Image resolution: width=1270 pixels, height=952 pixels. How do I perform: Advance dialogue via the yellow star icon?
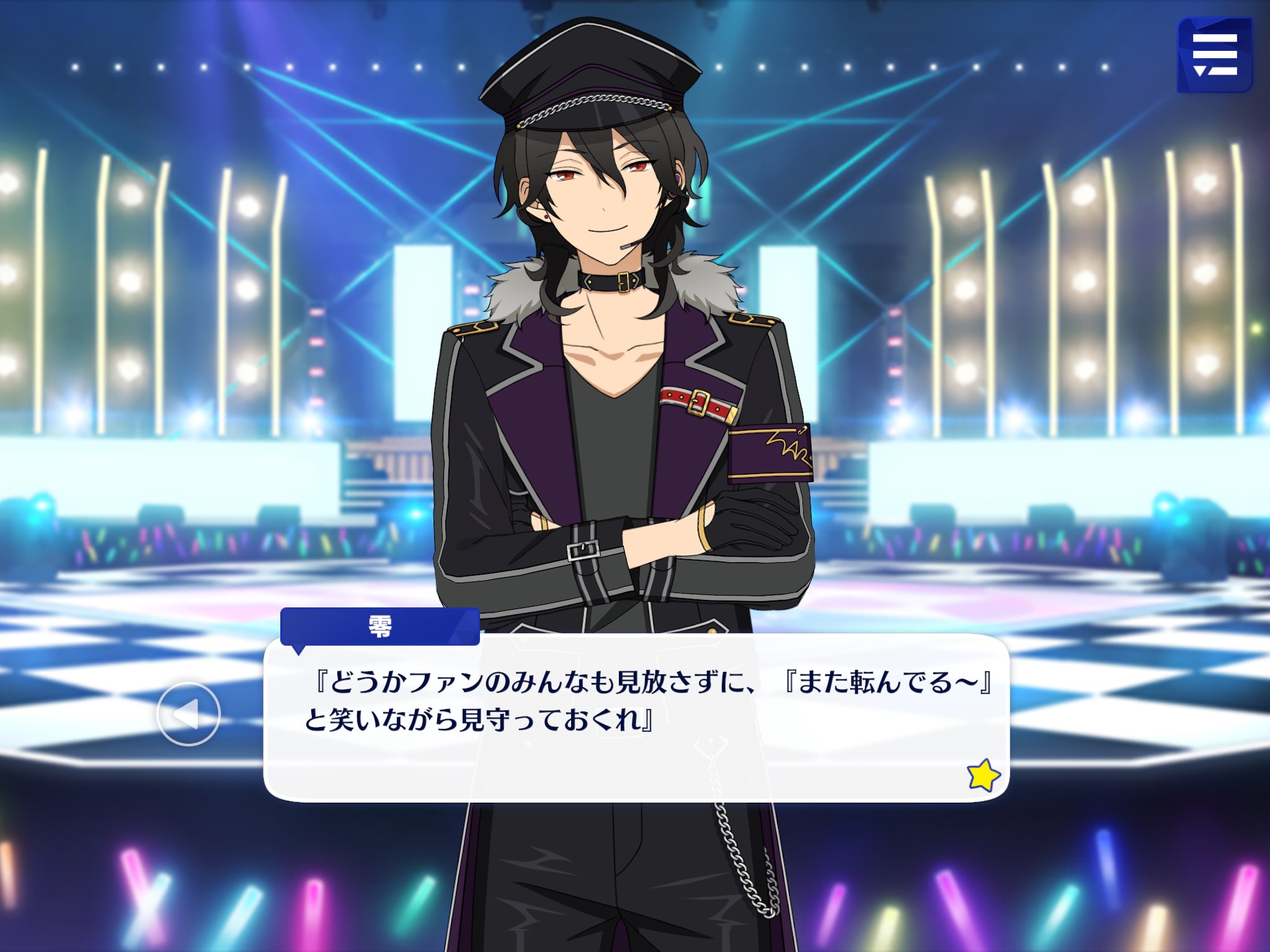pyautogui.click(x=983, y=775)
